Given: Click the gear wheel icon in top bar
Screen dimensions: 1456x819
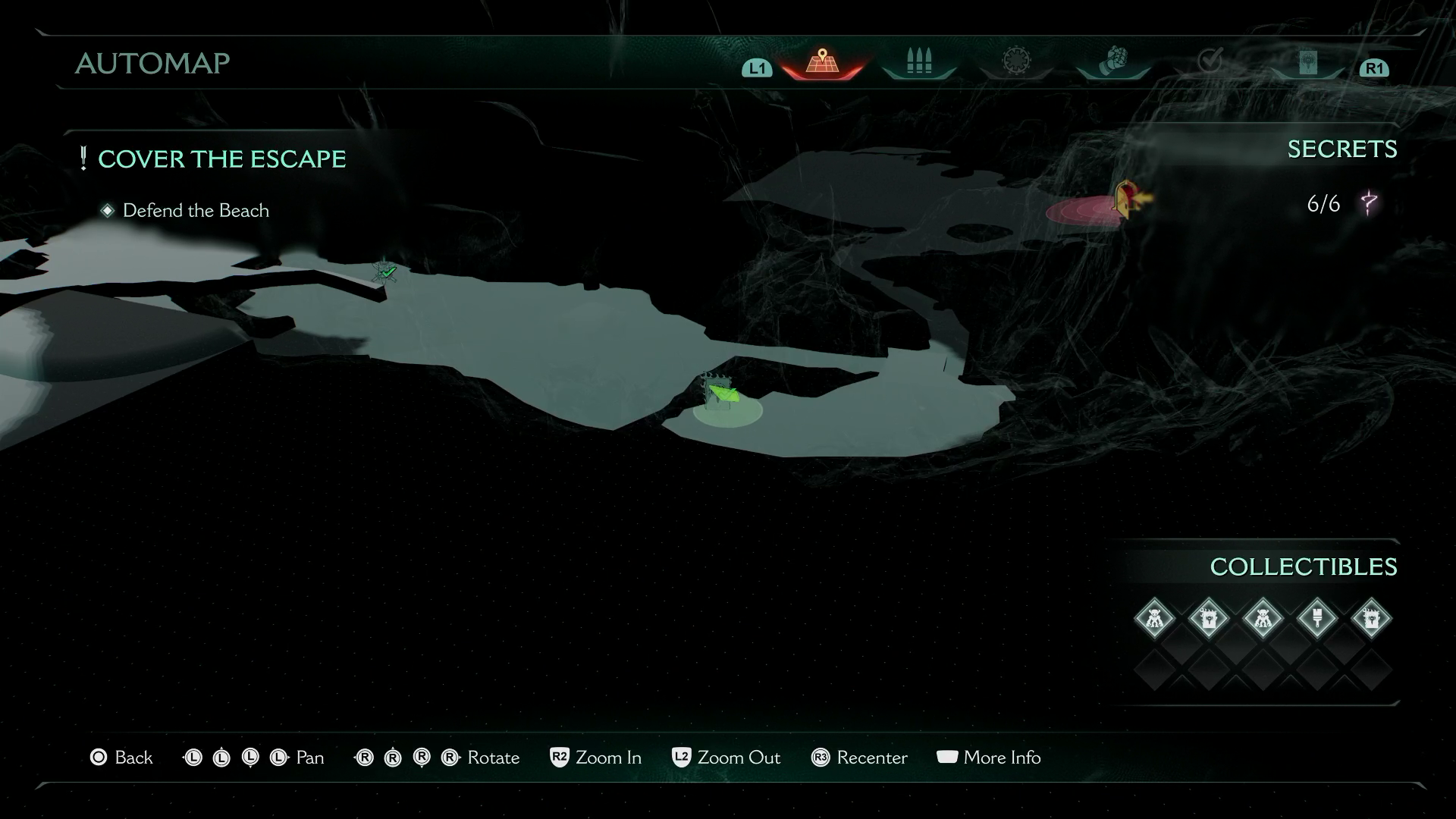Looking at the screenshot, I should [1016, 61].
